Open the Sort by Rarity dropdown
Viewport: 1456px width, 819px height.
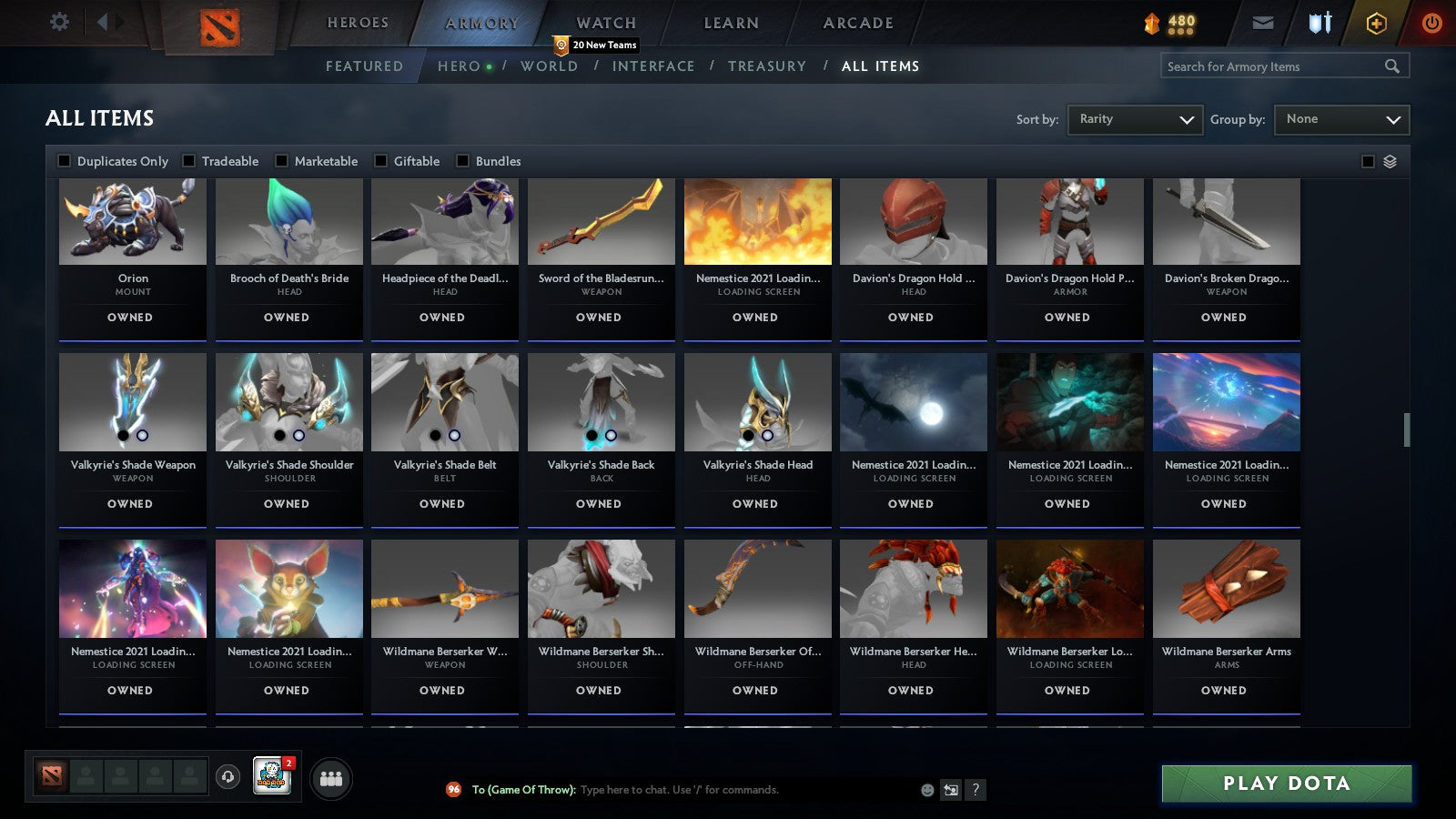pos(1135,119)
